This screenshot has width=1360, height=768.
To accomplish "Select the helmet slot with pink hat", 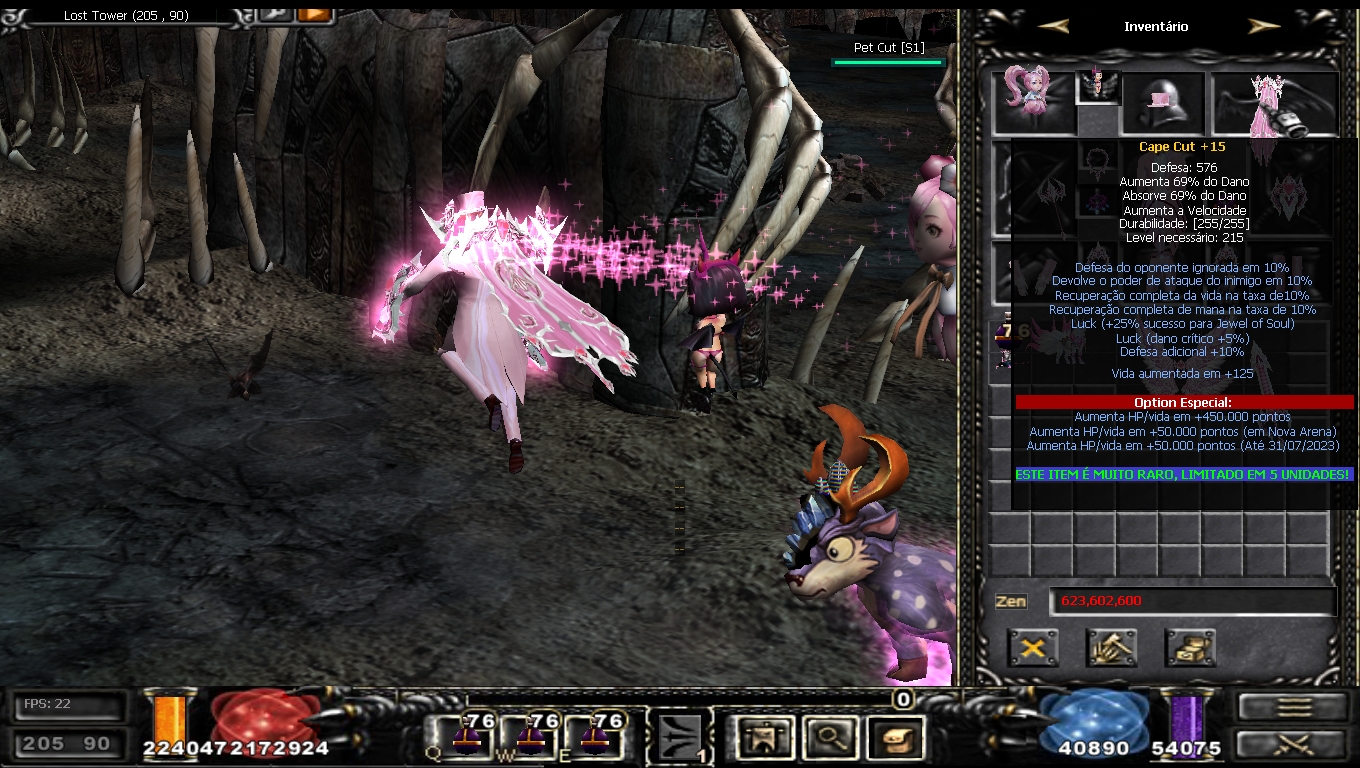I will [x=1162, y=103].
